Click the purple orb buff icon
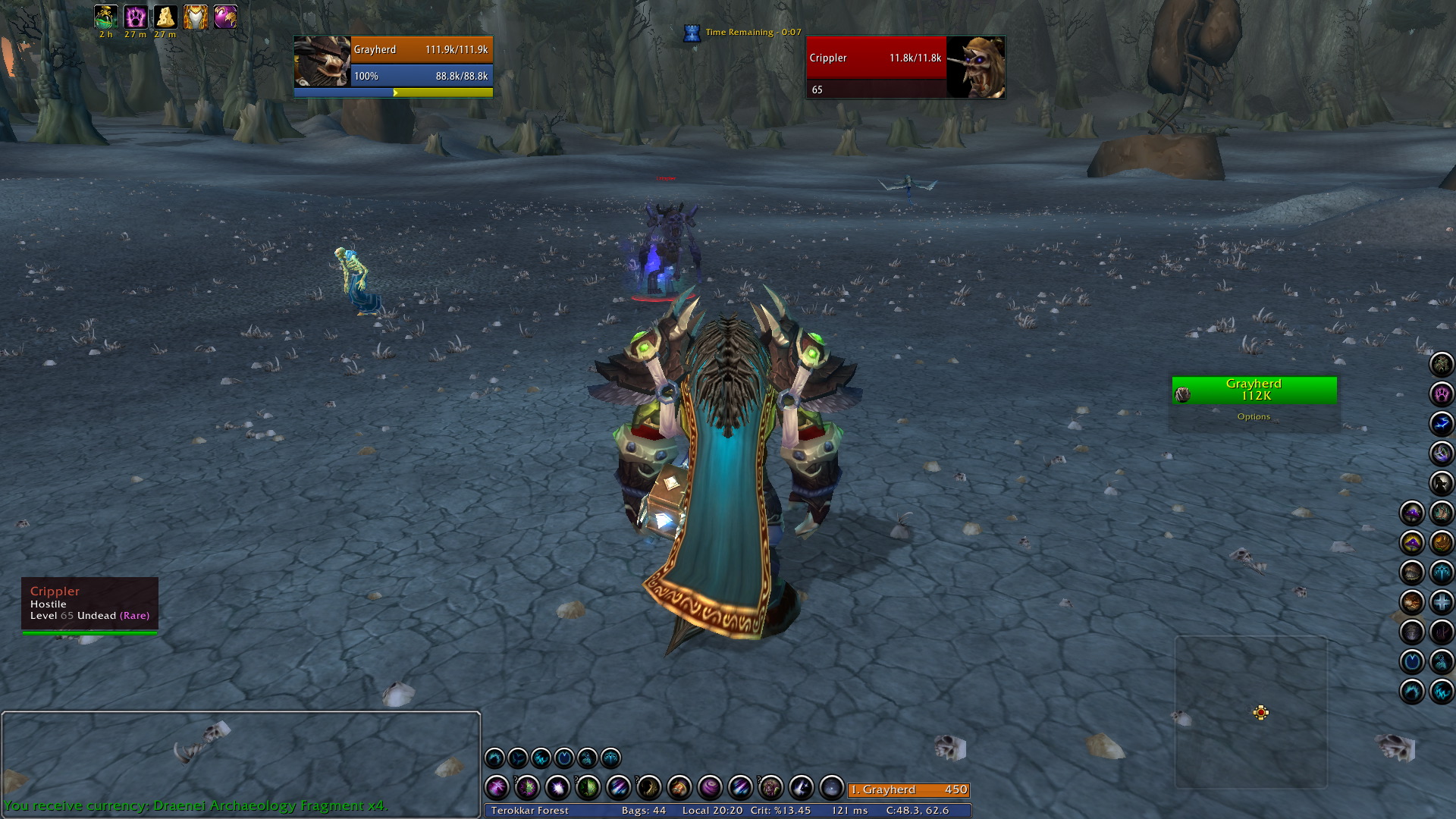This screenshot has height=819, width=1456. (225, 17)
